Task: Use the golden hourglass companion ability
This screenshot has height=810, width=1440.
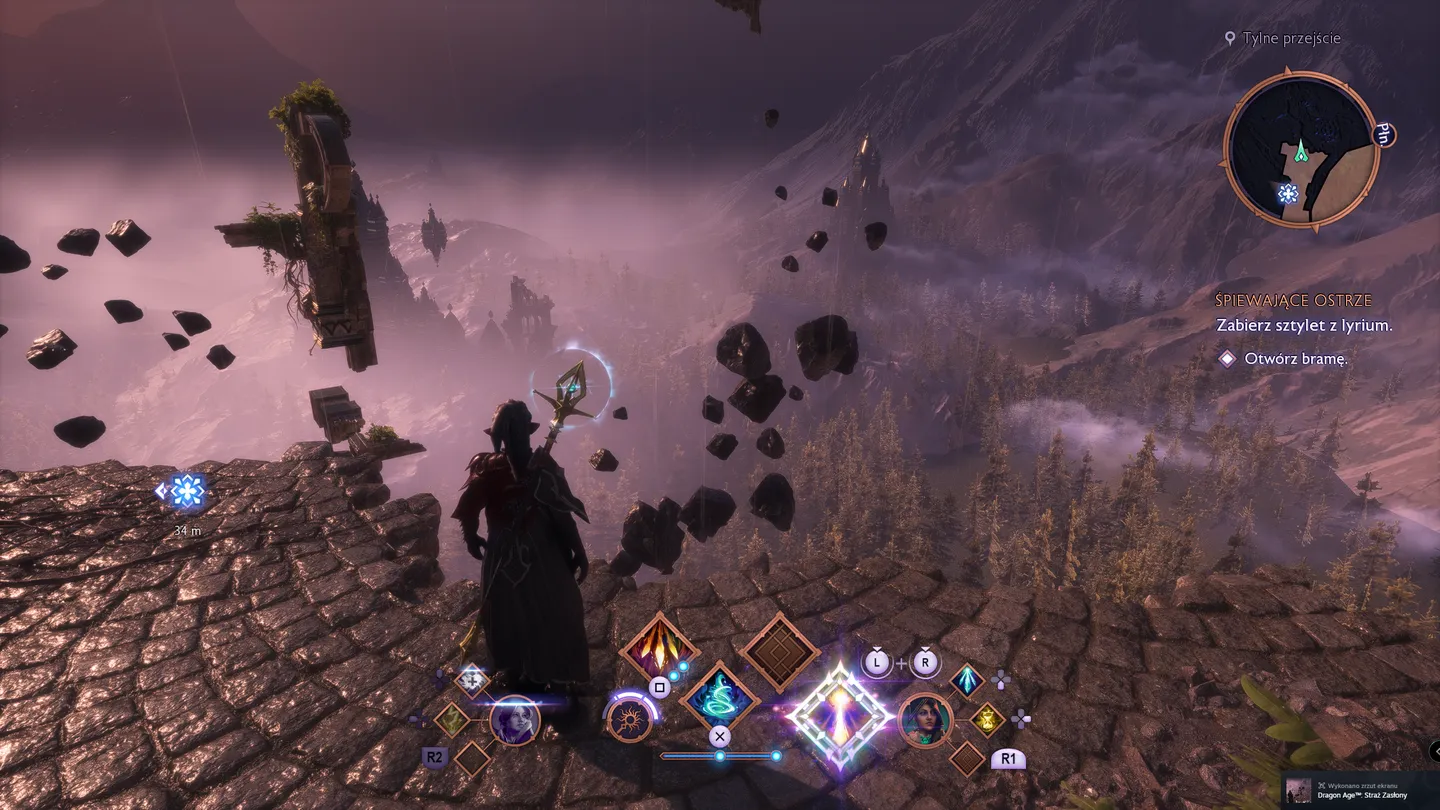Action: tap(987, 718)
